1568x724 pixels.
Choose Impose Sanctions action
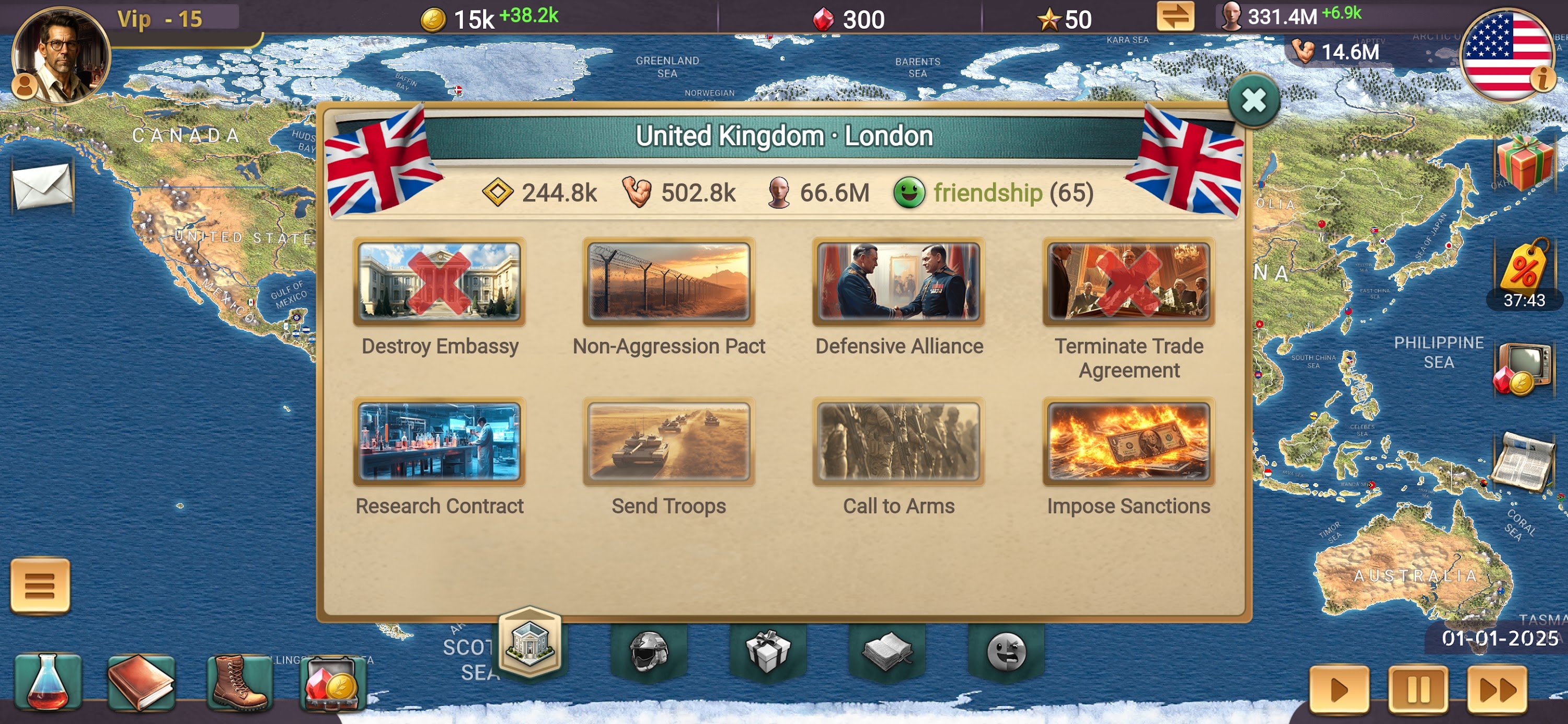[x=1128, y=443]
